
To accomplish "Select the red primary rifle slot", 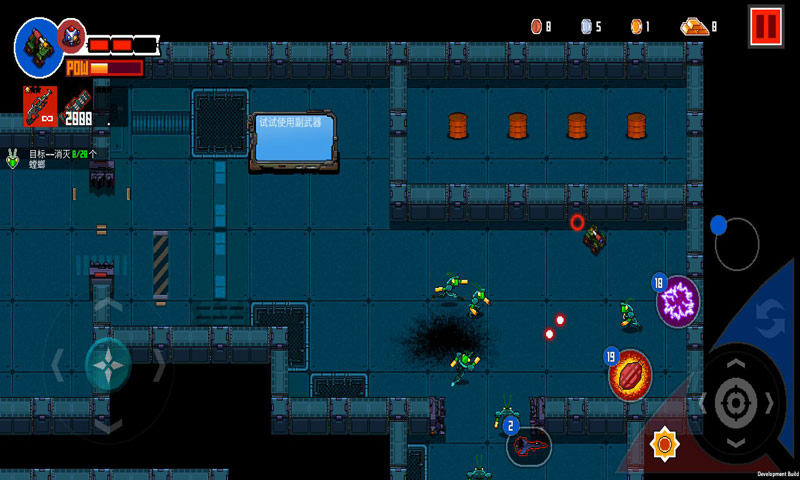I will pyautogui.click(x=41, y=106).
